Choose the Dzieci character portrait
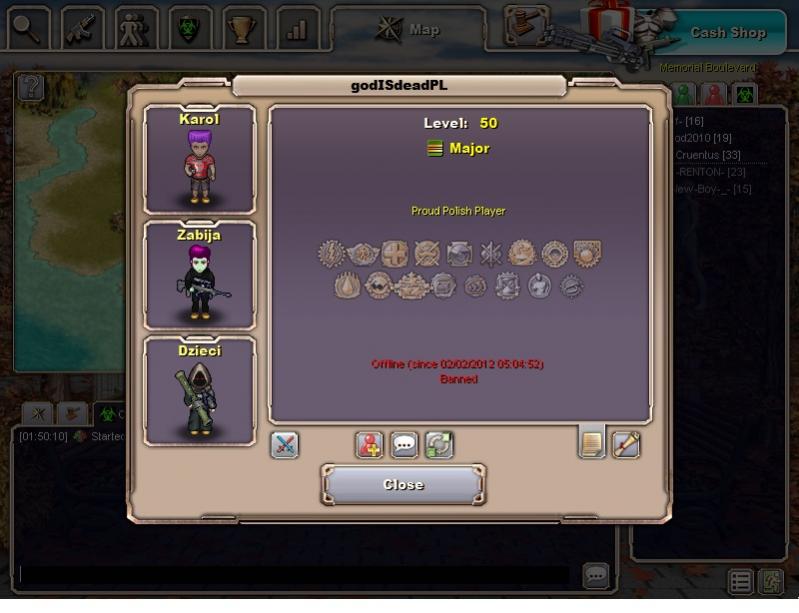The image size is (799, 613). tap(200, 390)
